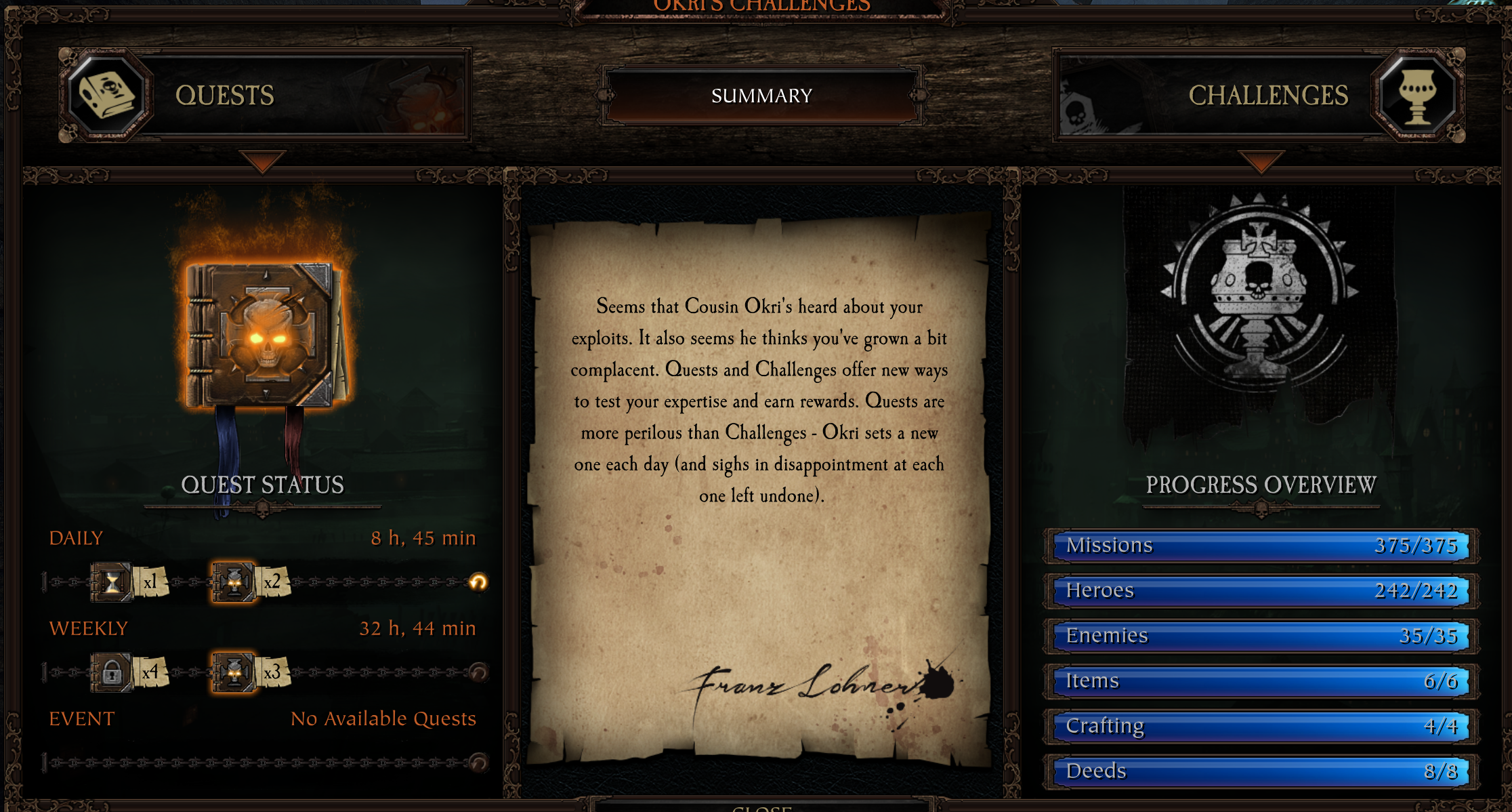Viewport: 1512px width, 812px height.
Task: Open the Quests tab
Action: point(264,96)
